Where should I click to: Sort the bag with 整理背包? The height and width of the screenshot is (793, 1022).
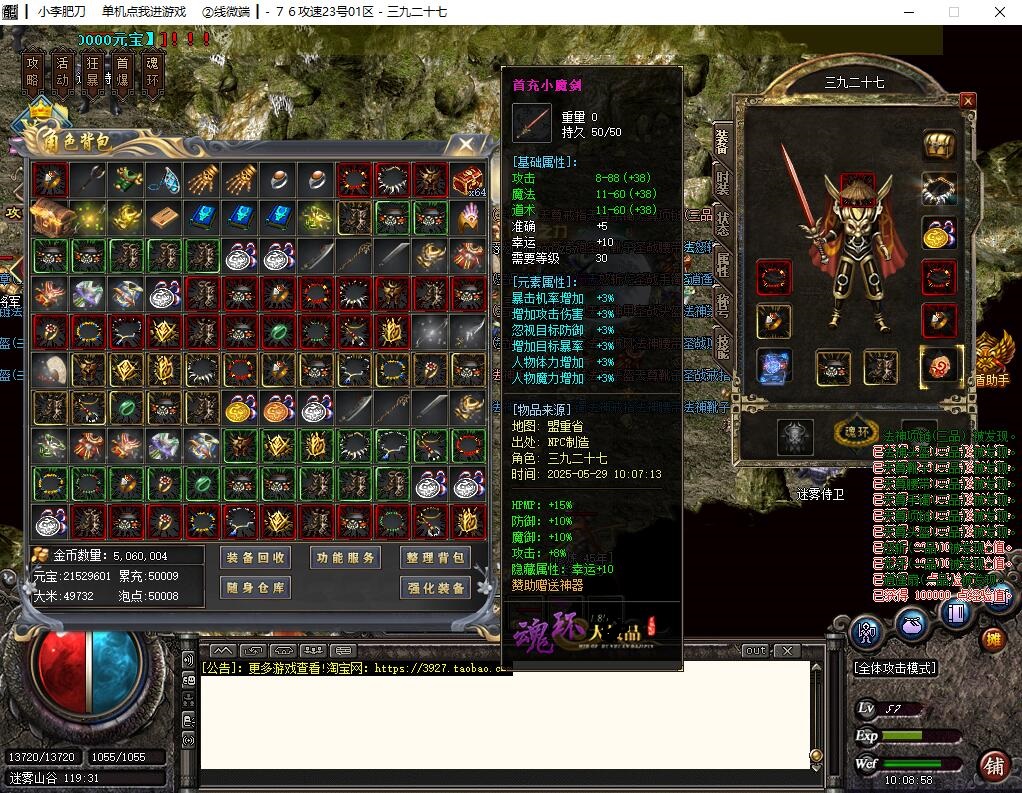[x=435, y=558]
